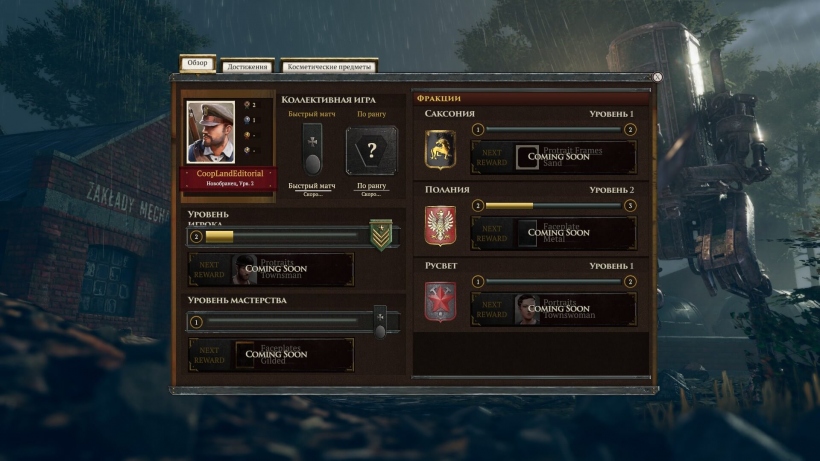Select the Rusviet red star emblem

440,302
